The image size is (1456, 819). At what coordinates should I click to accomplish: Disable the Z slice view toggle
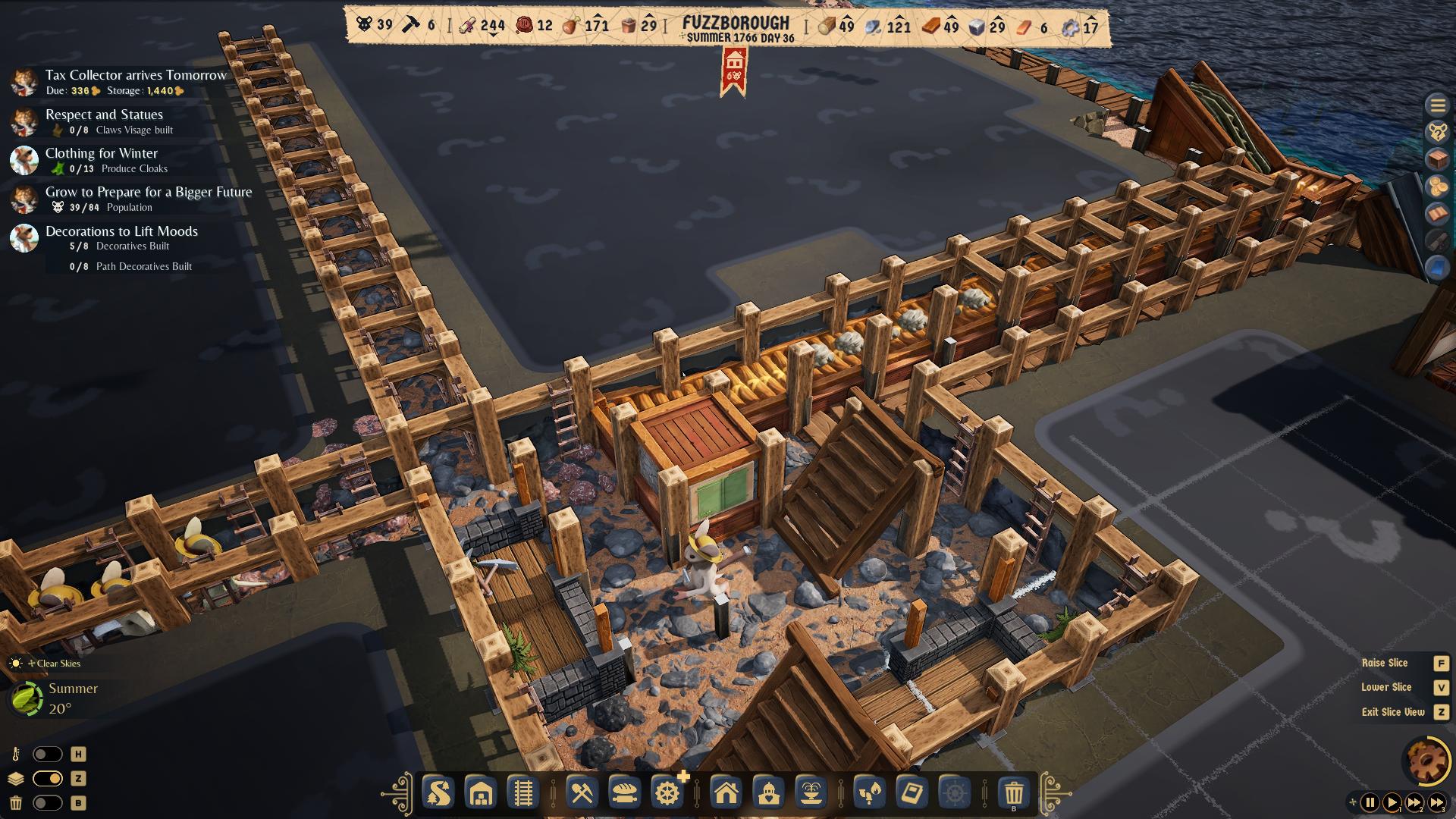tap(45, 778)
